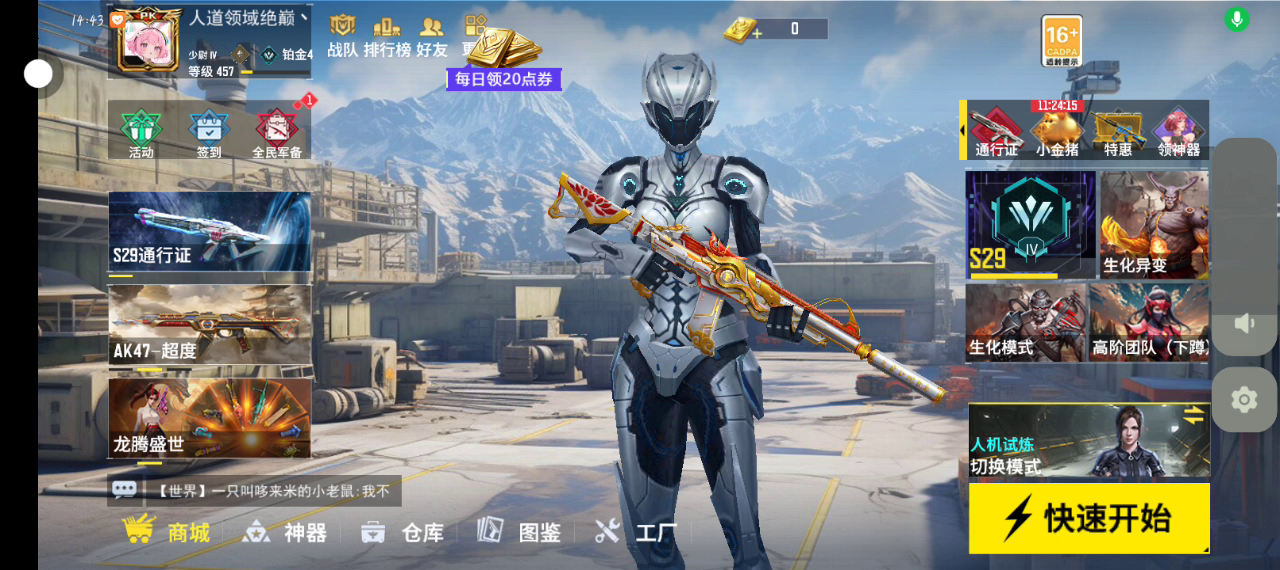The width and height of the screenshot is (1280, 570).
Task: Open the S29 ranked season tile
Action: click(1030, 224)
